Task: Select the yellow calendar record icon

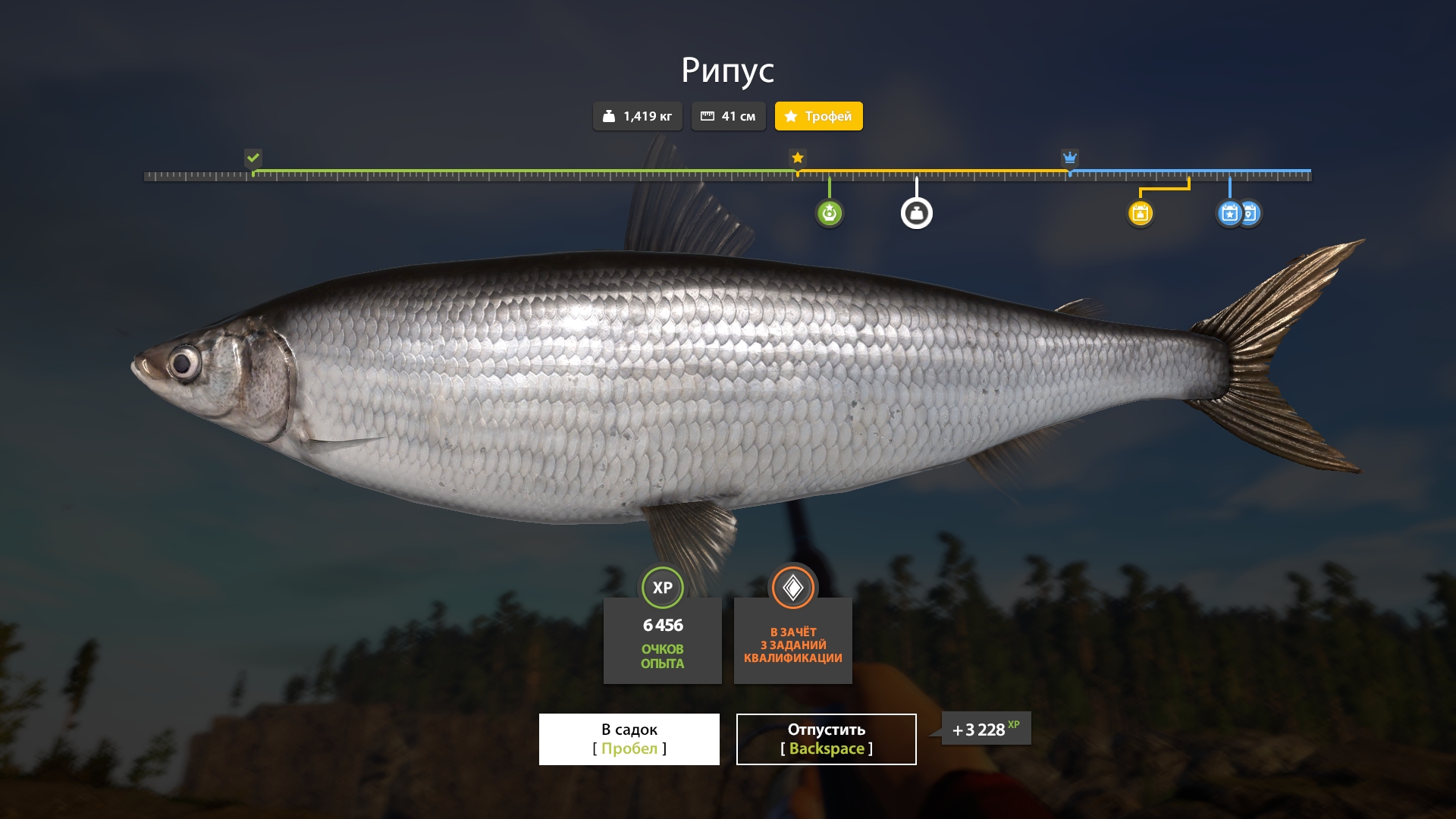Action: [x=1140, y=213]
